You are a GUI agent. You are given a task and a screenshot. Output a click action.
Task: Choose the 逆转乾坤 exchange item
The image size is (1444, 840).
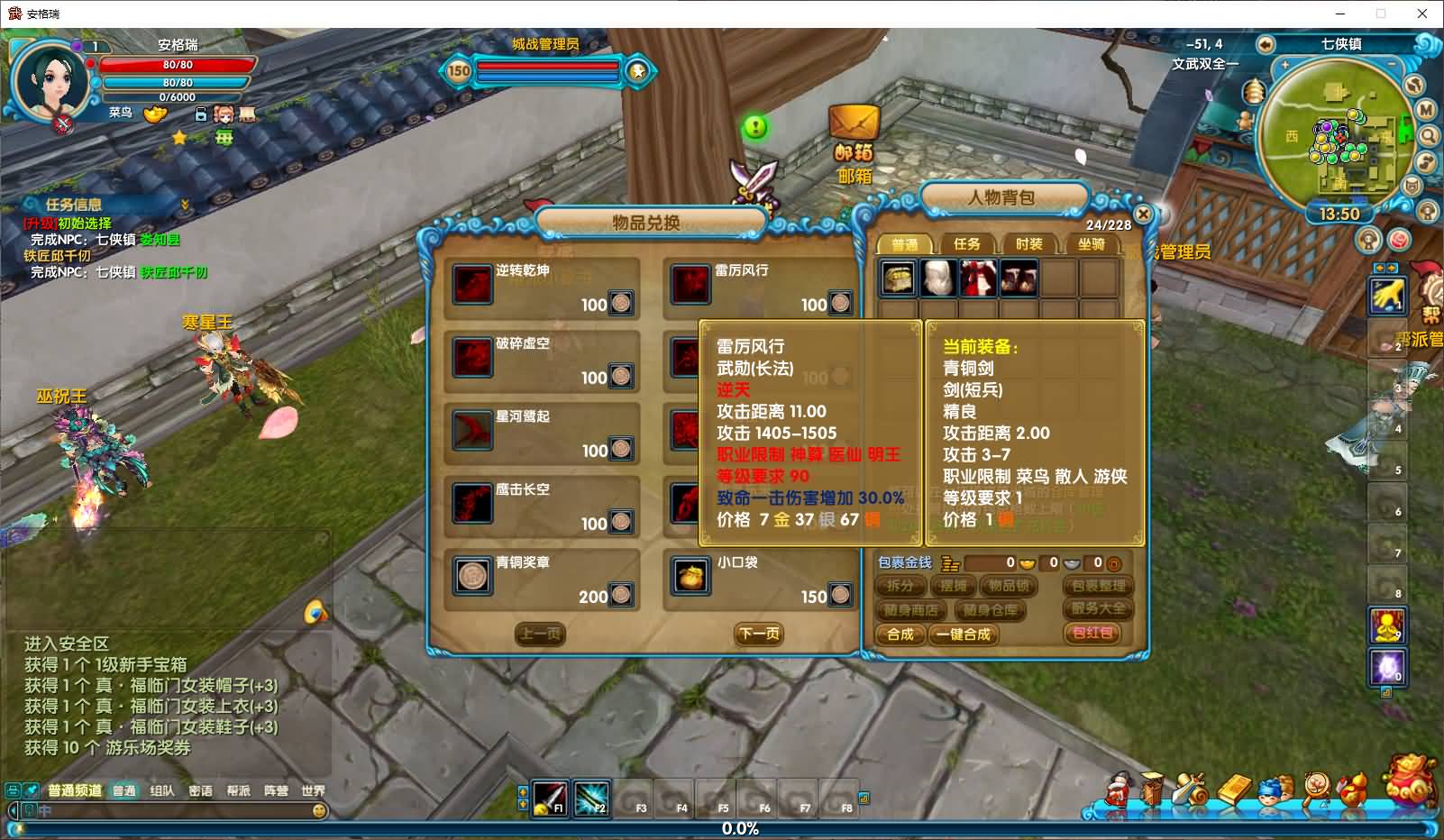[x=472, y=285]
